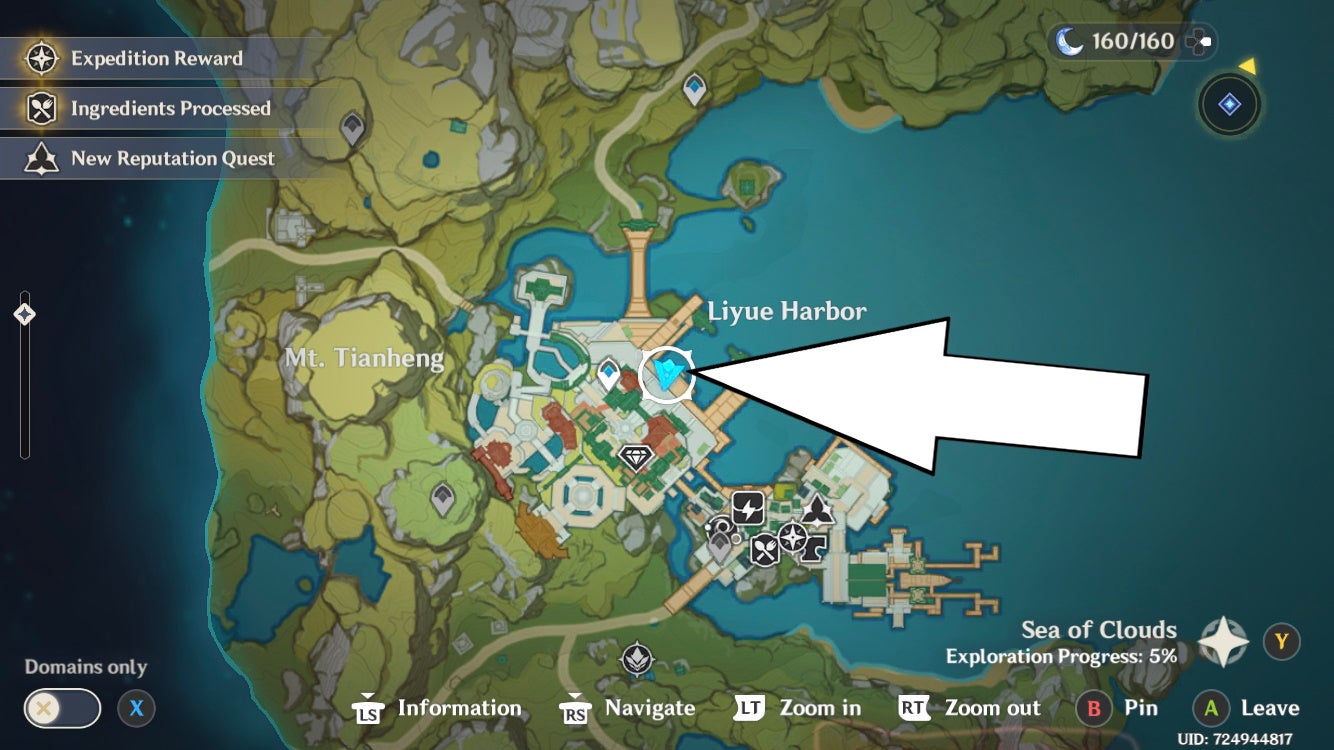Open the restaurant icon with crossed spoon and fork

coord(763,548)
